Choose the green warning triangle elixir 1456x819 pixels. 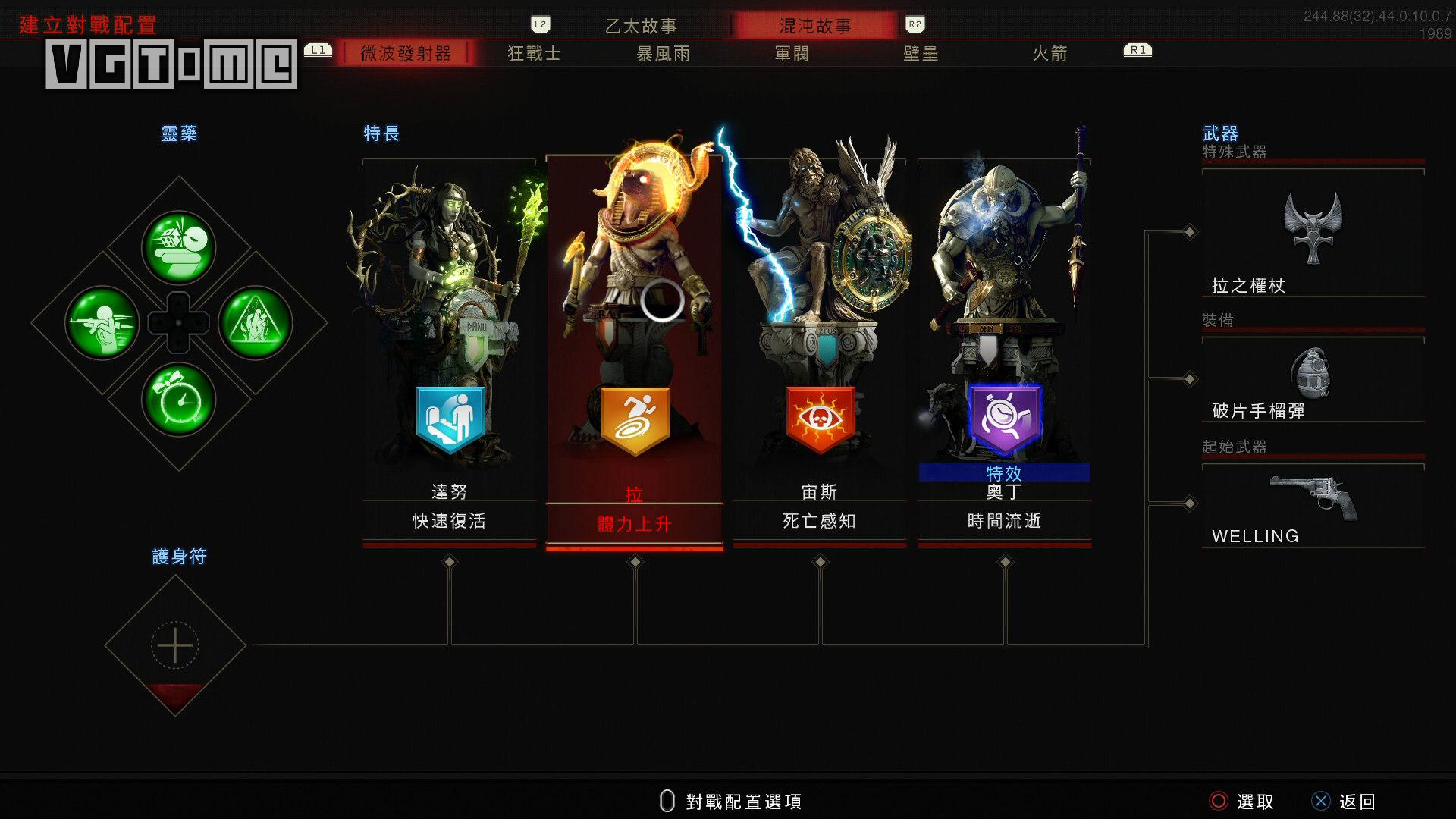[x=256, y=323]
